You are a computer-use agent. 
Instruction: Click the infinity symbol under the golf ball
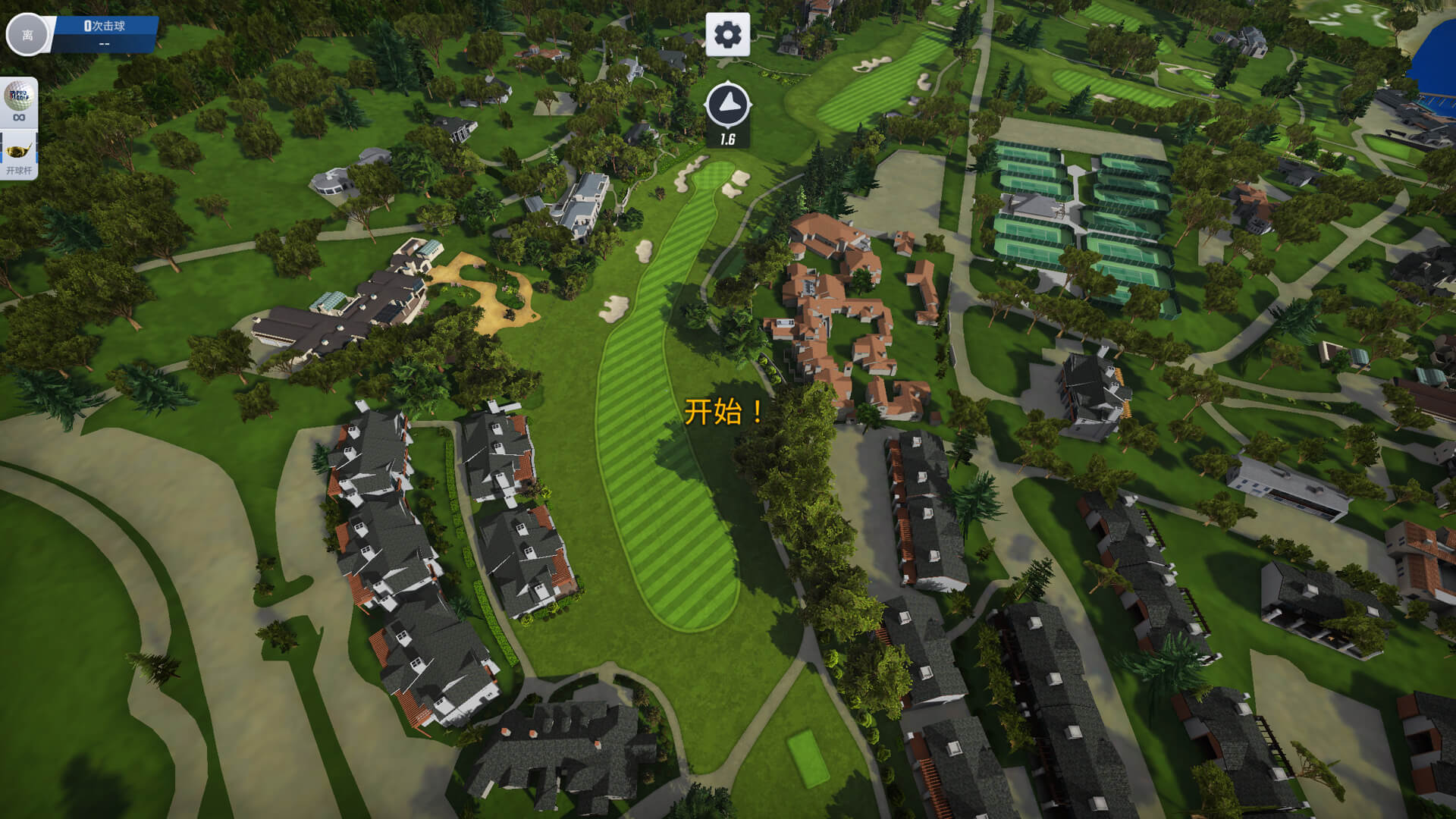(x=18, y=117)
